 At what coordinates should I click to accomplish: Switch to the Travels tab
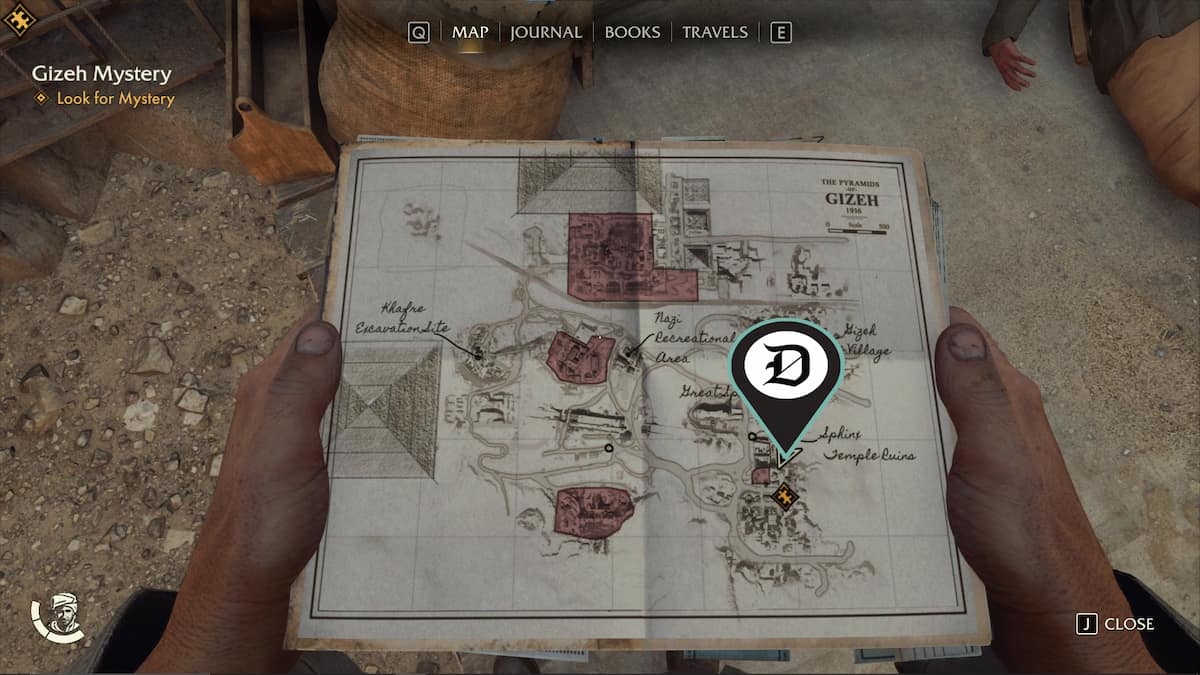(714, 32)
